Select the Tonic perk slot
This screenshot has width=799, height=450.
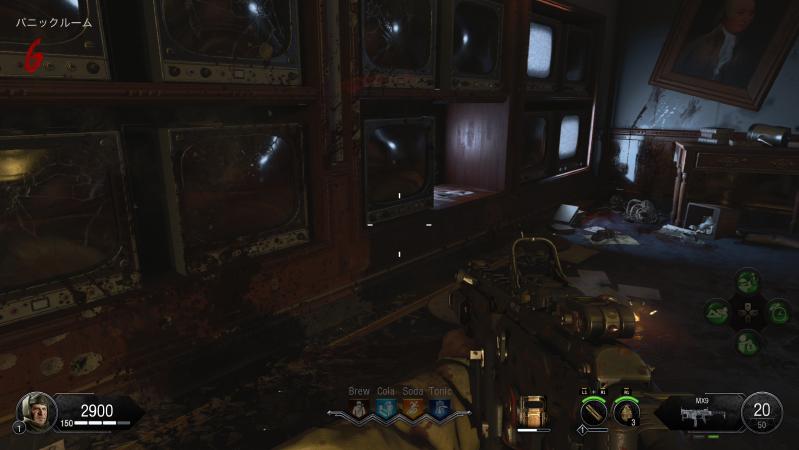pos(437,408)
